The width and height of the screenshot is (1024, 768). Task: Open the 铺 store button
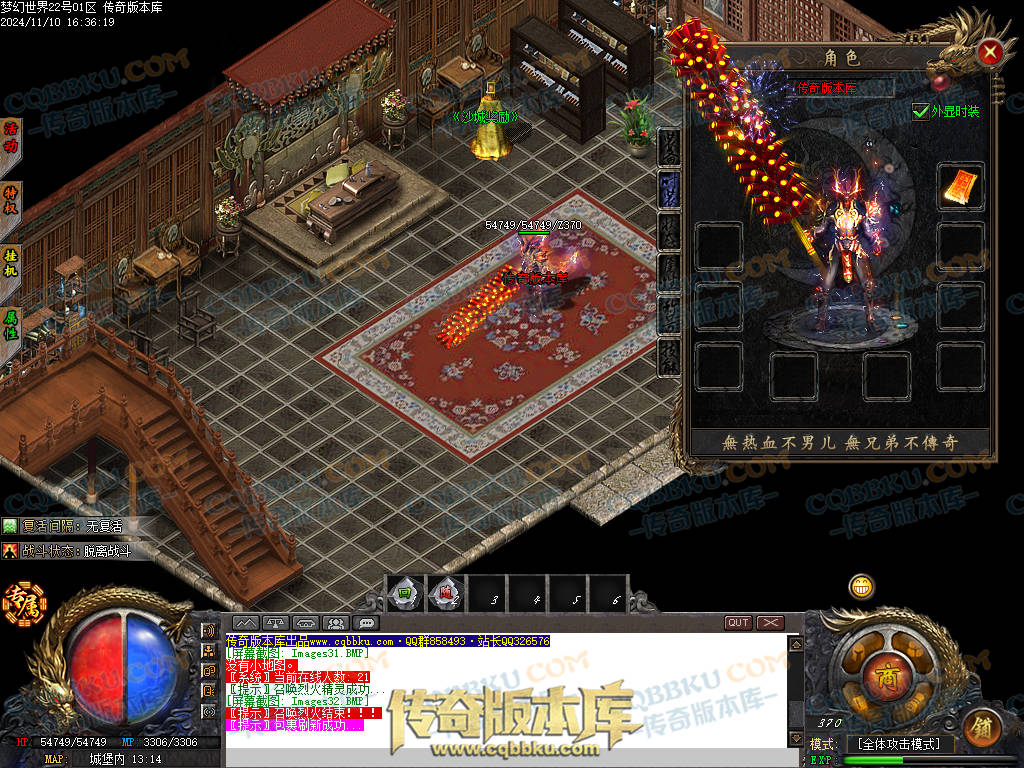[x=984, y=726]
